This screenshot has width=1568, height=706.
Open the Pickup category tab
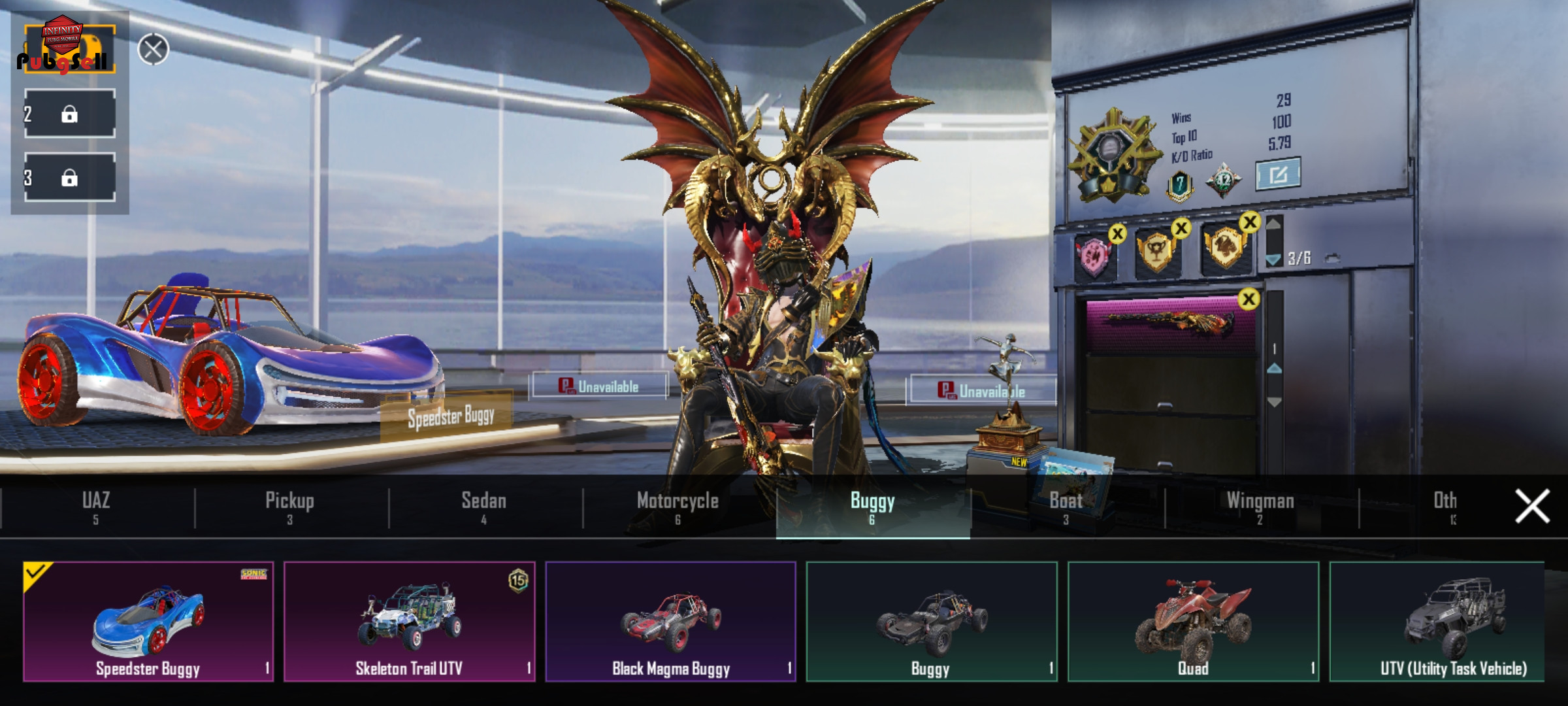coord(290,507)
